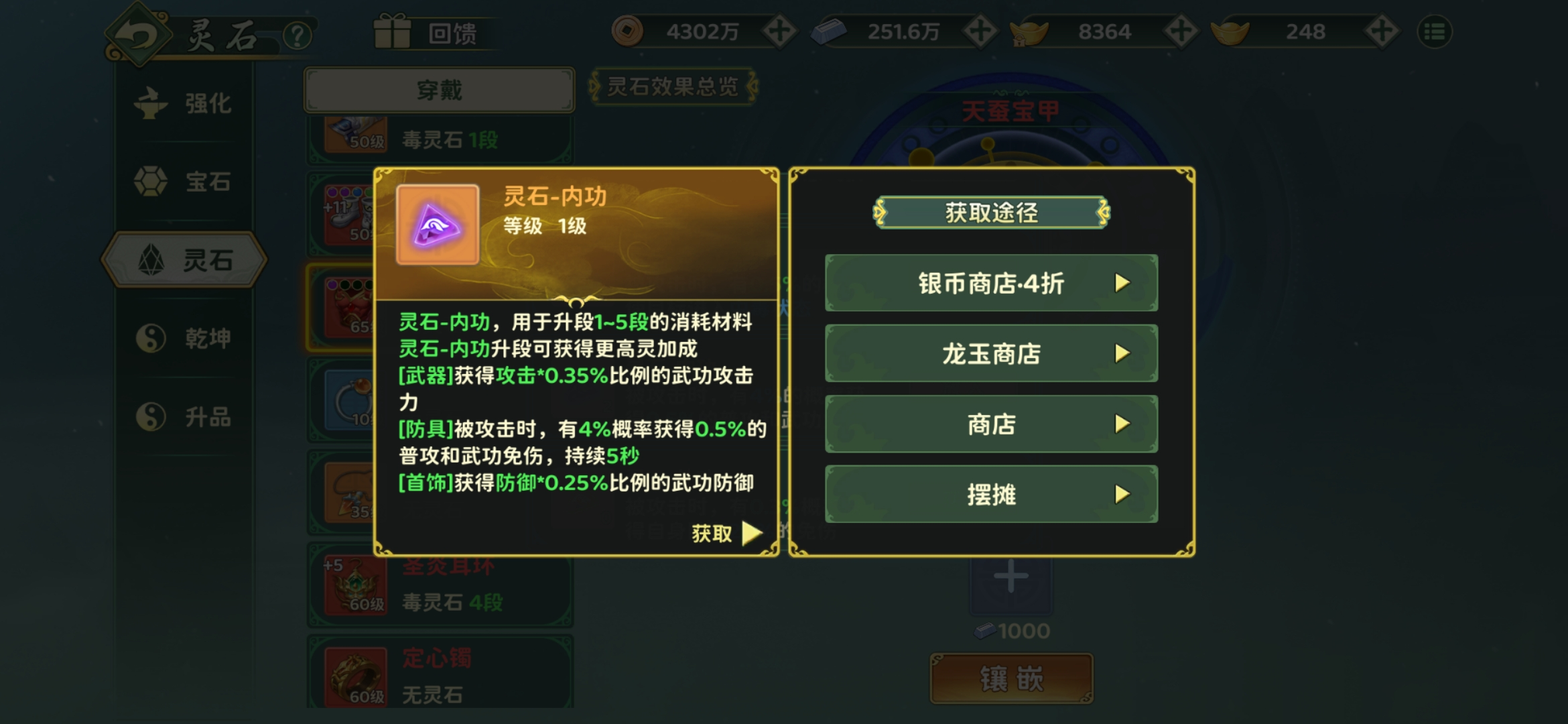Open the 灵石 help question mark
The width and height of the screenshot is (1568, 724).
click(x=297, y=35)
